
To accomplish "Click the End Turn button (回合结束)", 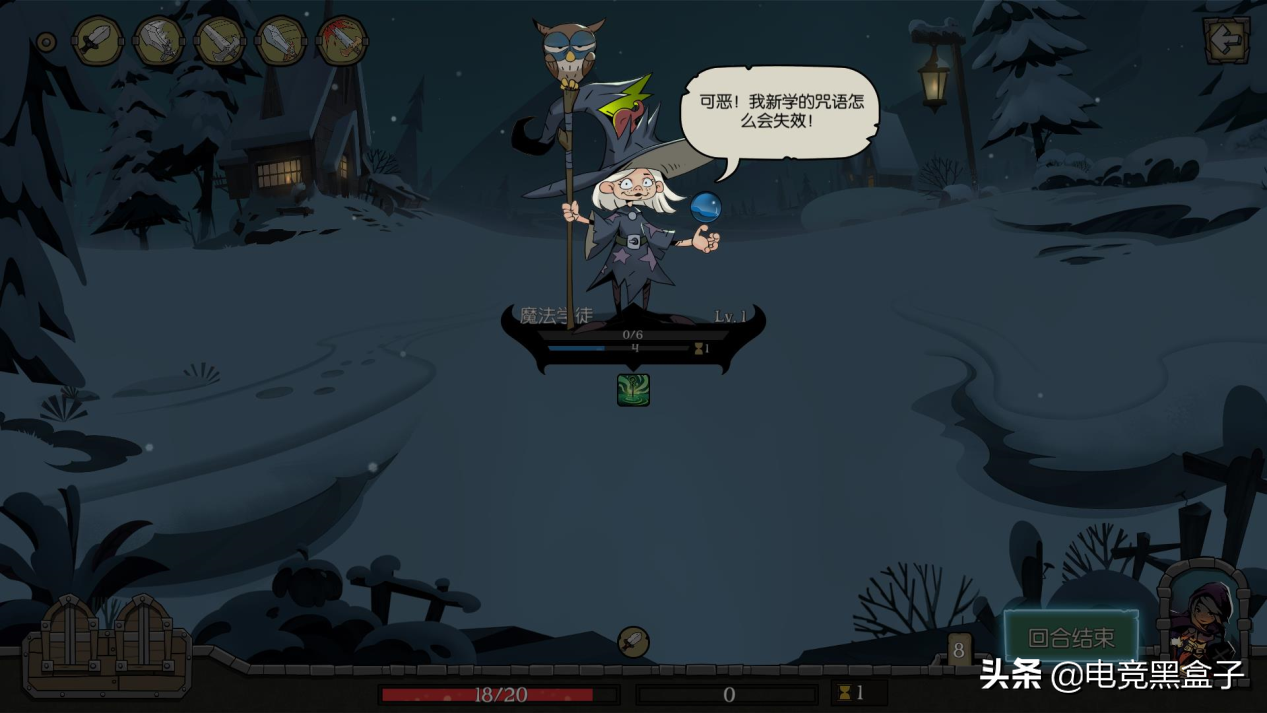I will tap(1071, 637).
